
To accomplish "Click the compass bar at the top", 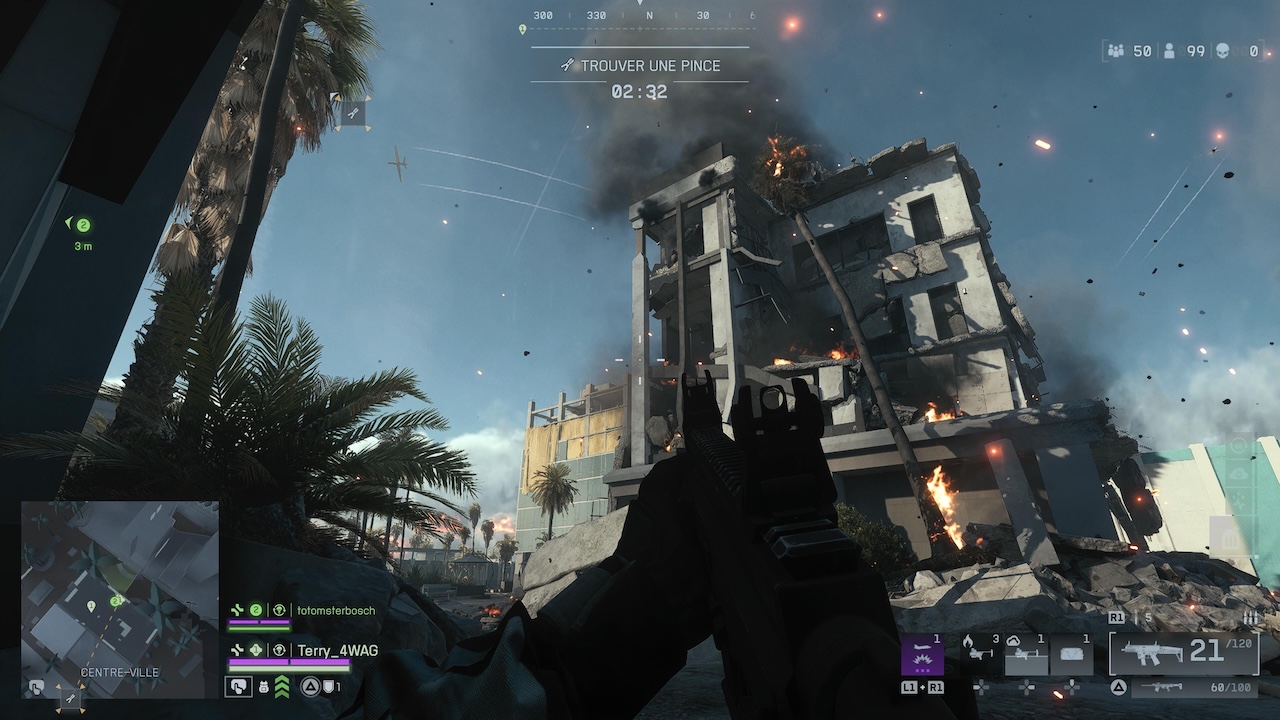I will 640,16.
